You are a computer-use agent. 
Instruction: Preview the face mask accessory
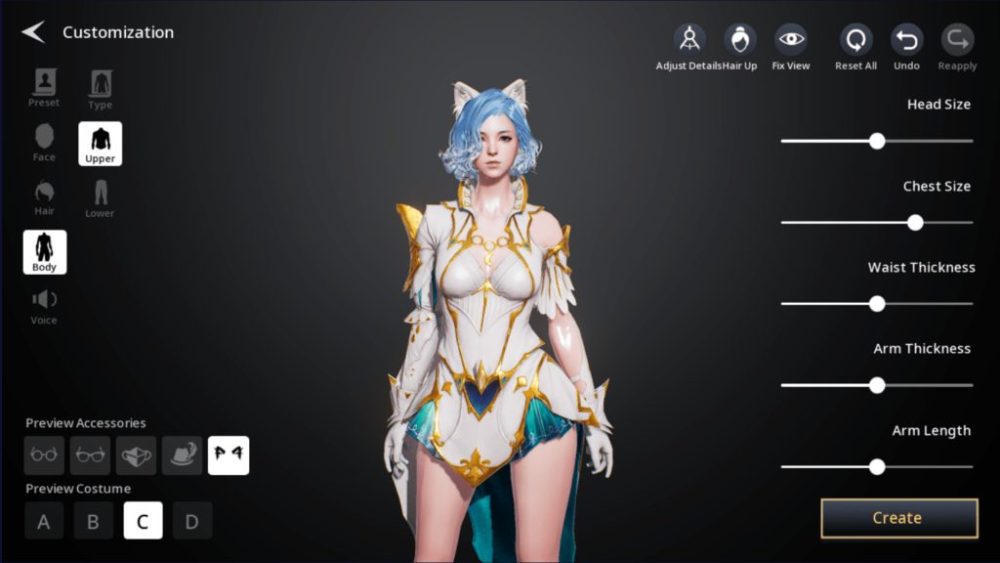(136, 455)
